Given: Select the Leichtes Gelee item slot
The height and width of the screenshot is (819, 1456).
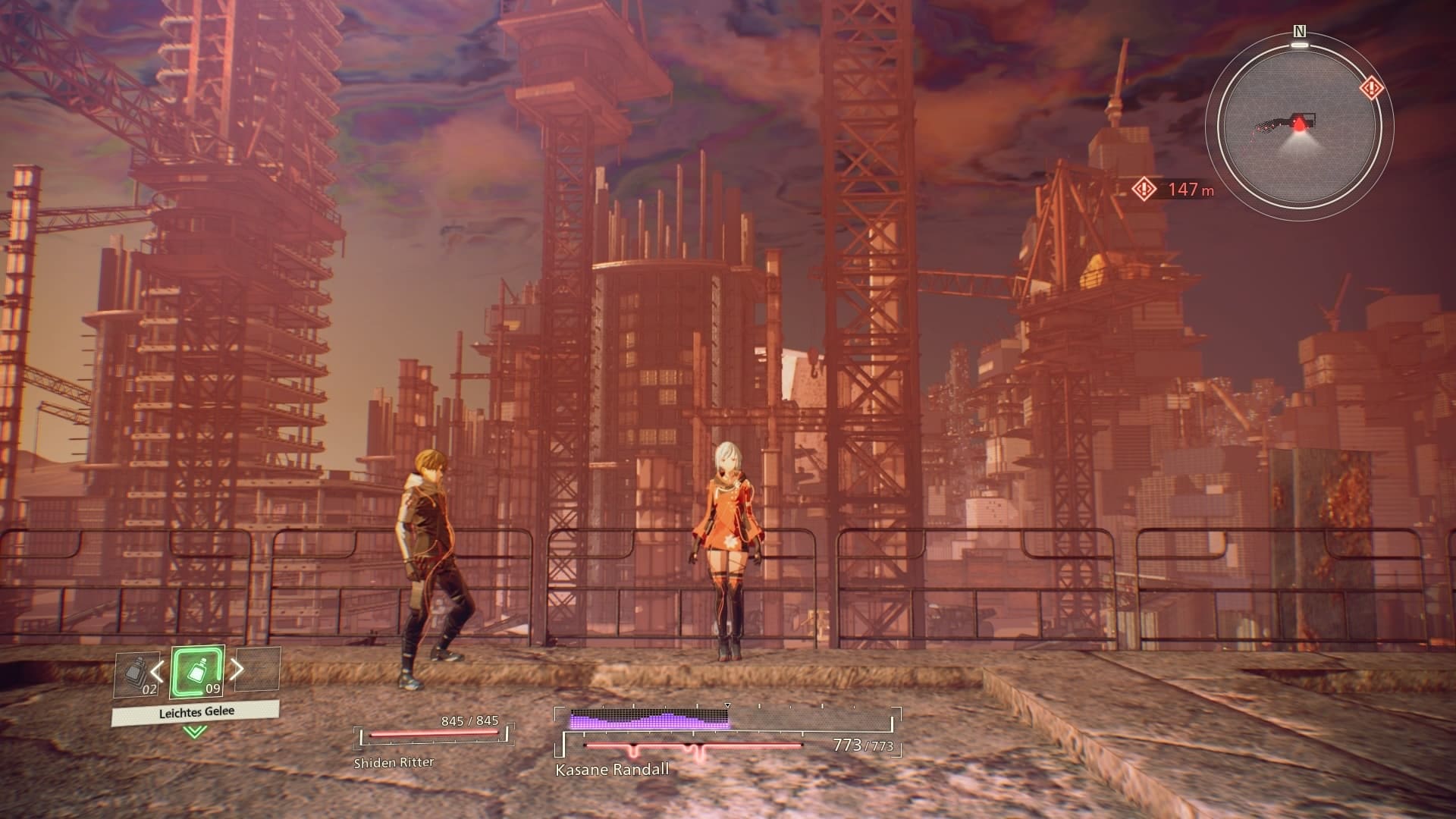Looking at the screenshot, I should point(197,672).
